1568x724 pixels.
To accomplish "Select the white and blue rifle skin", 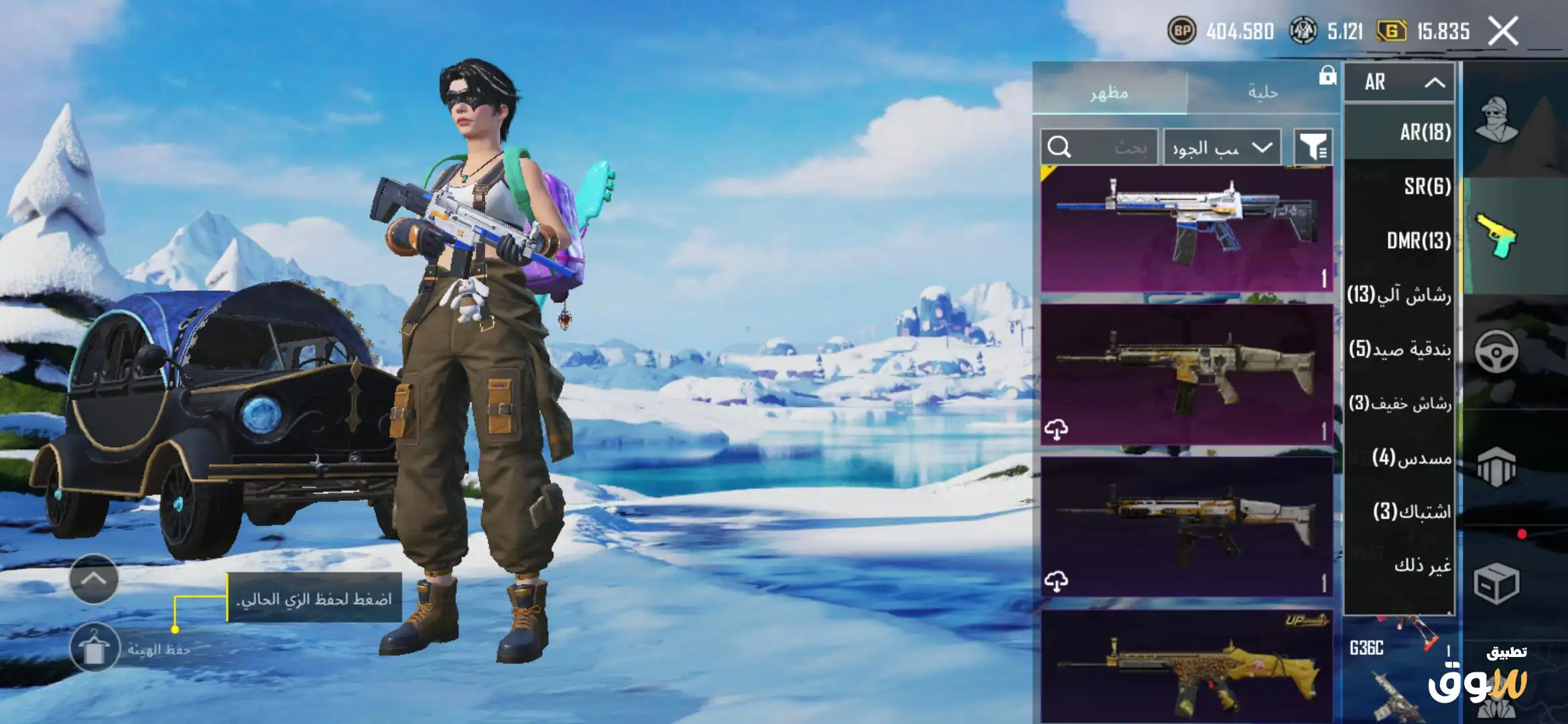I will [1186, 228].
